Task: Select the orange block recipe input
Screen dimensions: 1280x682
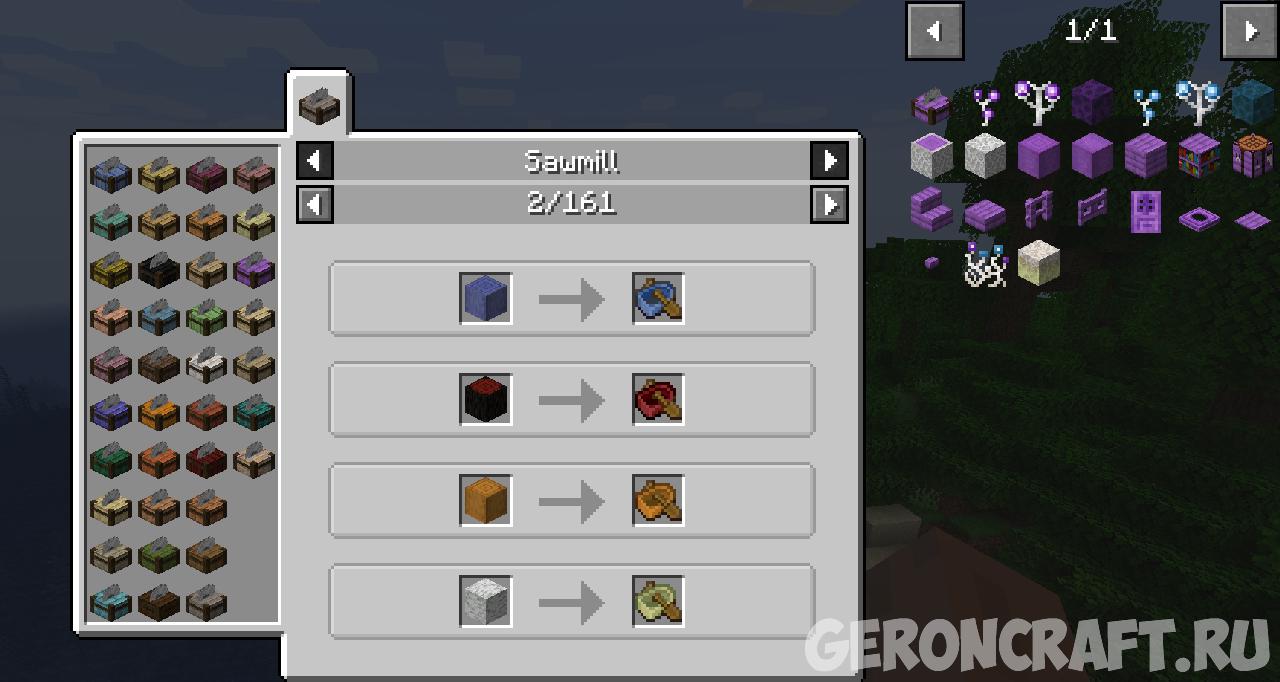Action: point(486,500)
